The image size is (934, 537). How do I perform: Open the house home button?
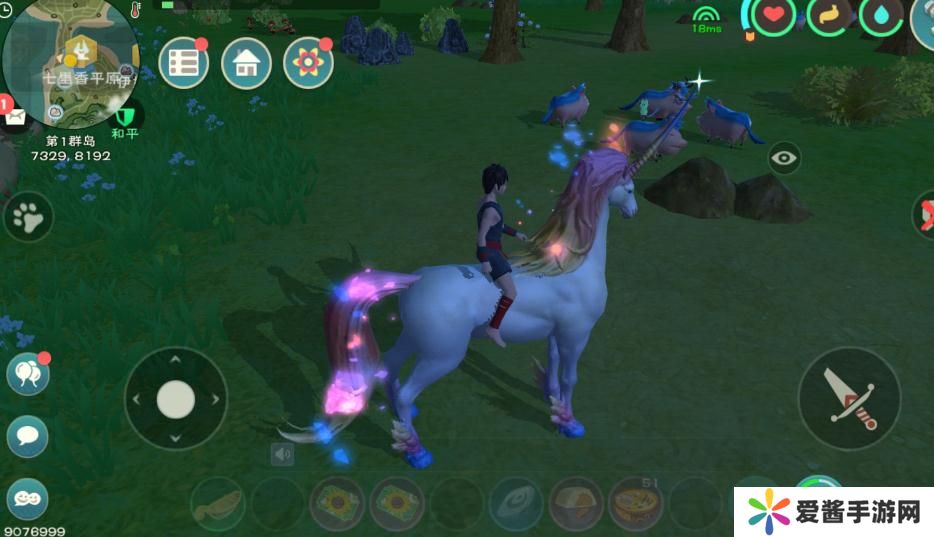point(246,63)
